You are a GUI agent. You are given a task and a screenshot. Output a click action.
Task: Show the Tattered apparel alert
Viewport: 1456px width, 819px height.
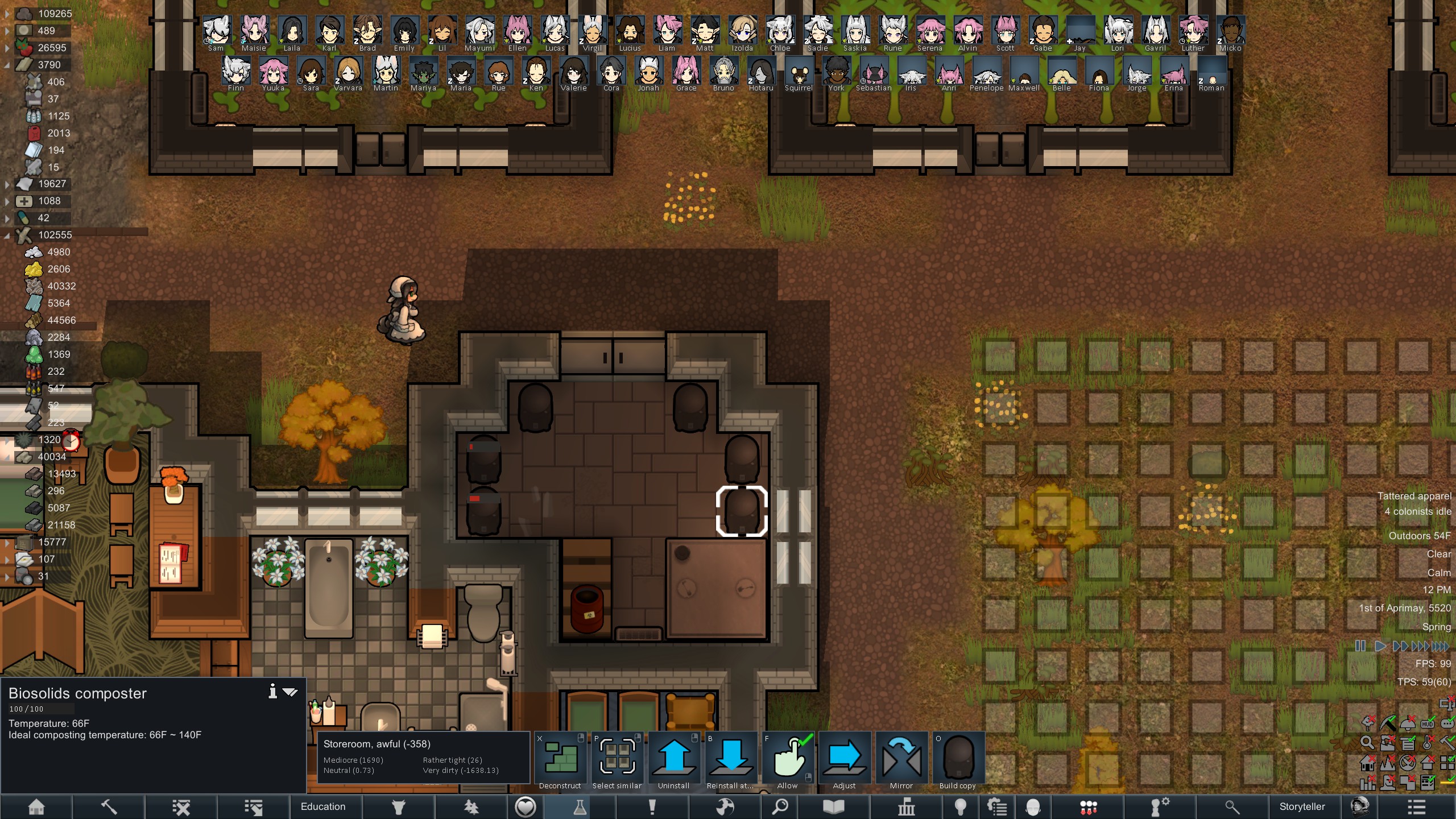(1414, 496)
